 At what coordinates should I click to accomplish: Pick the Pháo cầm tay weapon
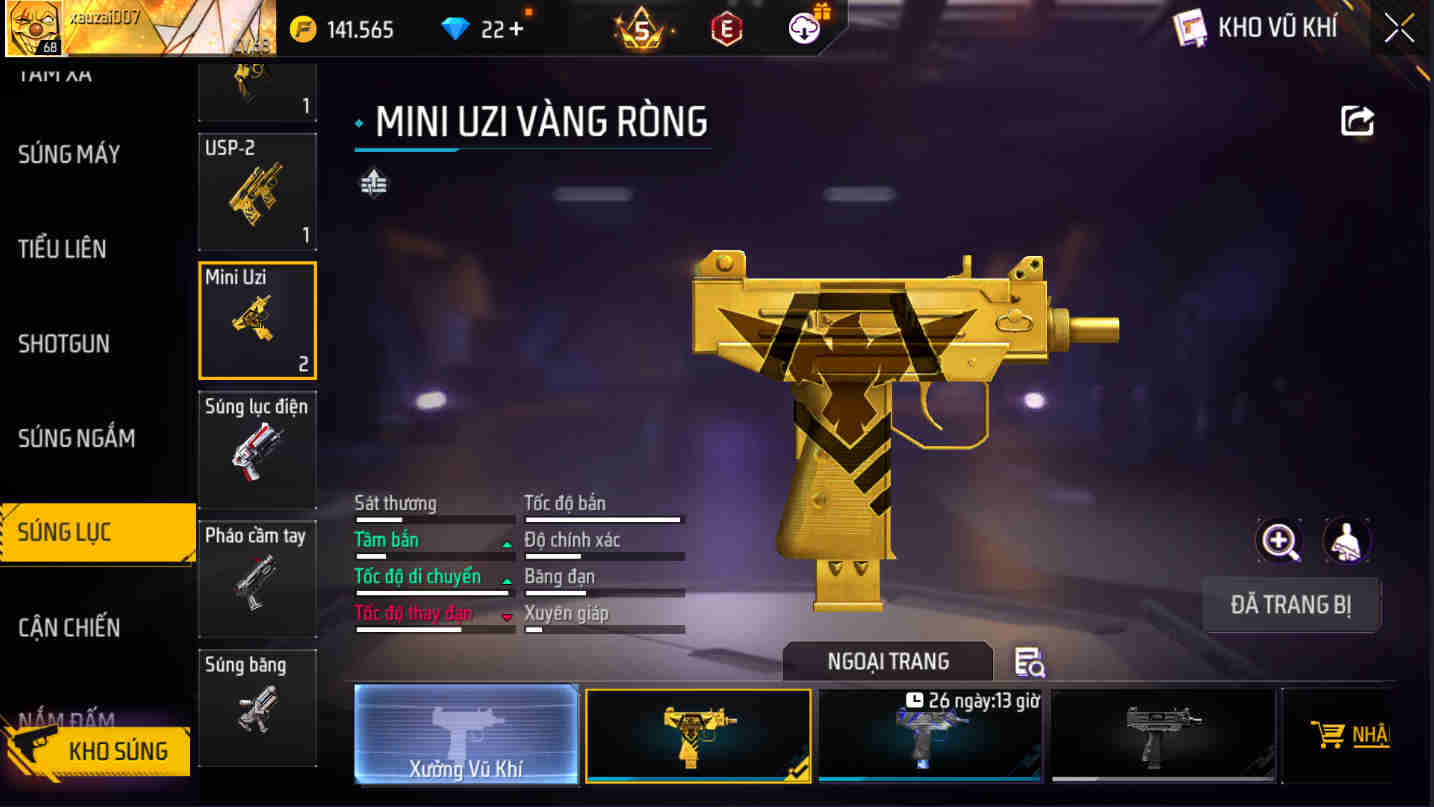(x=257, y=578)
